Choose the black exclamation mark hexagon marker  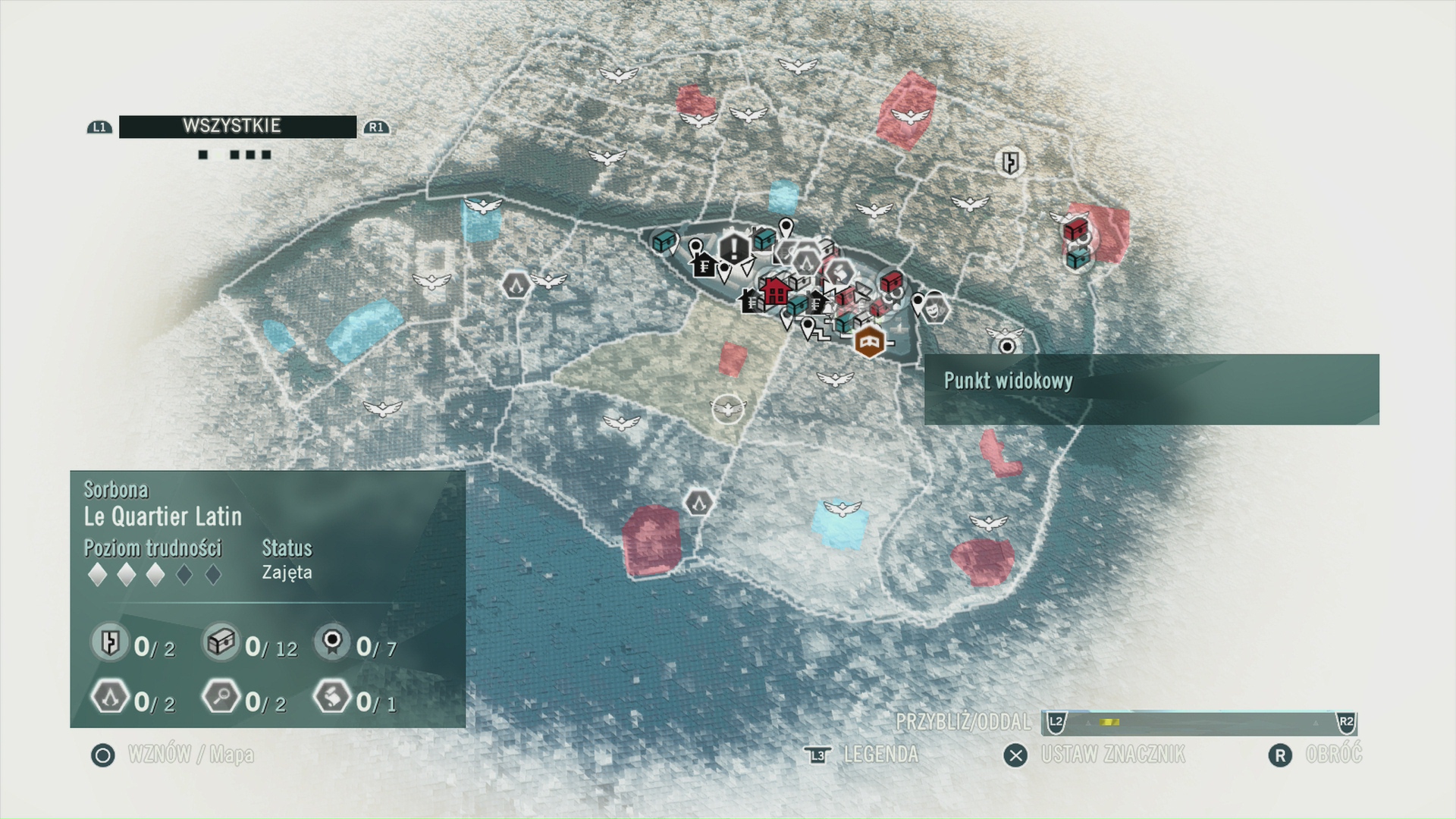(733, 248)
